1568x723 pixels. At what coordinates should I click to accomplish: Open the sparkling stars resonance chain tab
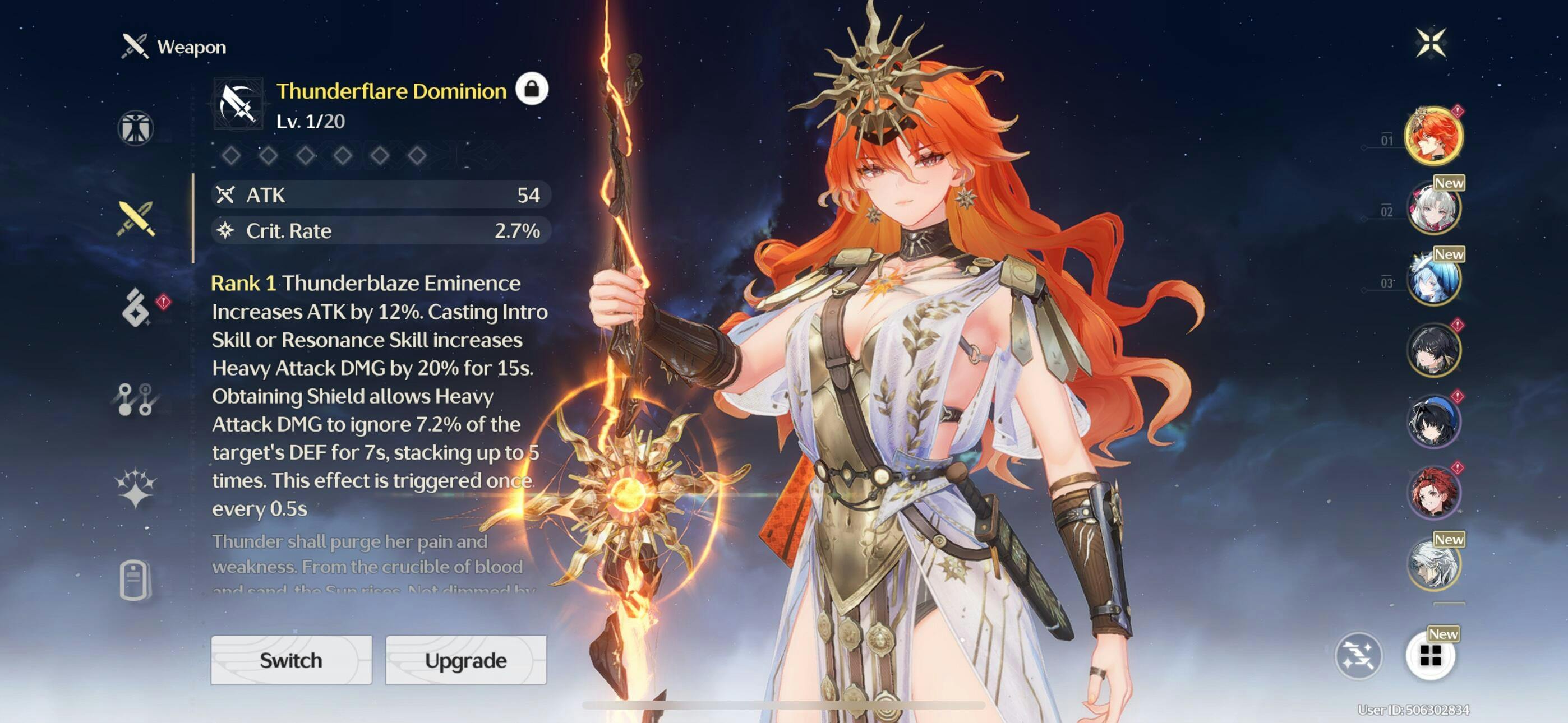coord(135,488)
